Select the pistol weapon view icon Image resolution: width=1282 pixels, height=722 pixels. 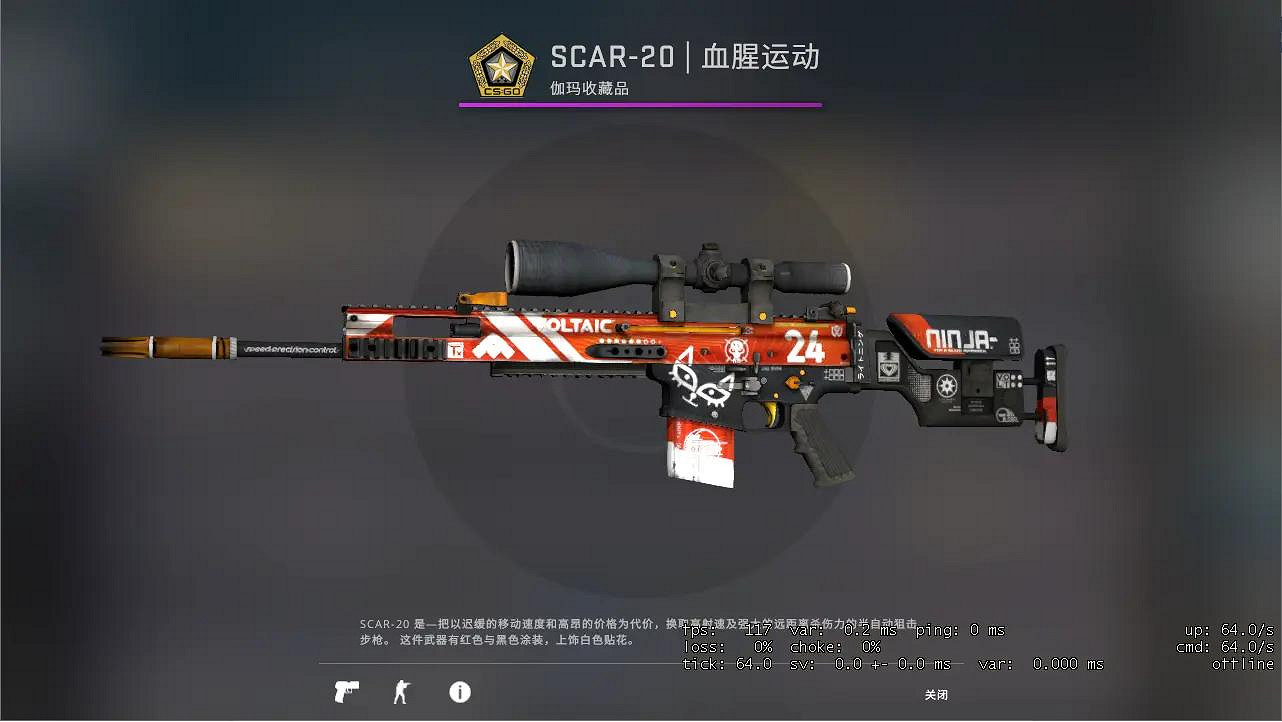click(x=345, y=691)
